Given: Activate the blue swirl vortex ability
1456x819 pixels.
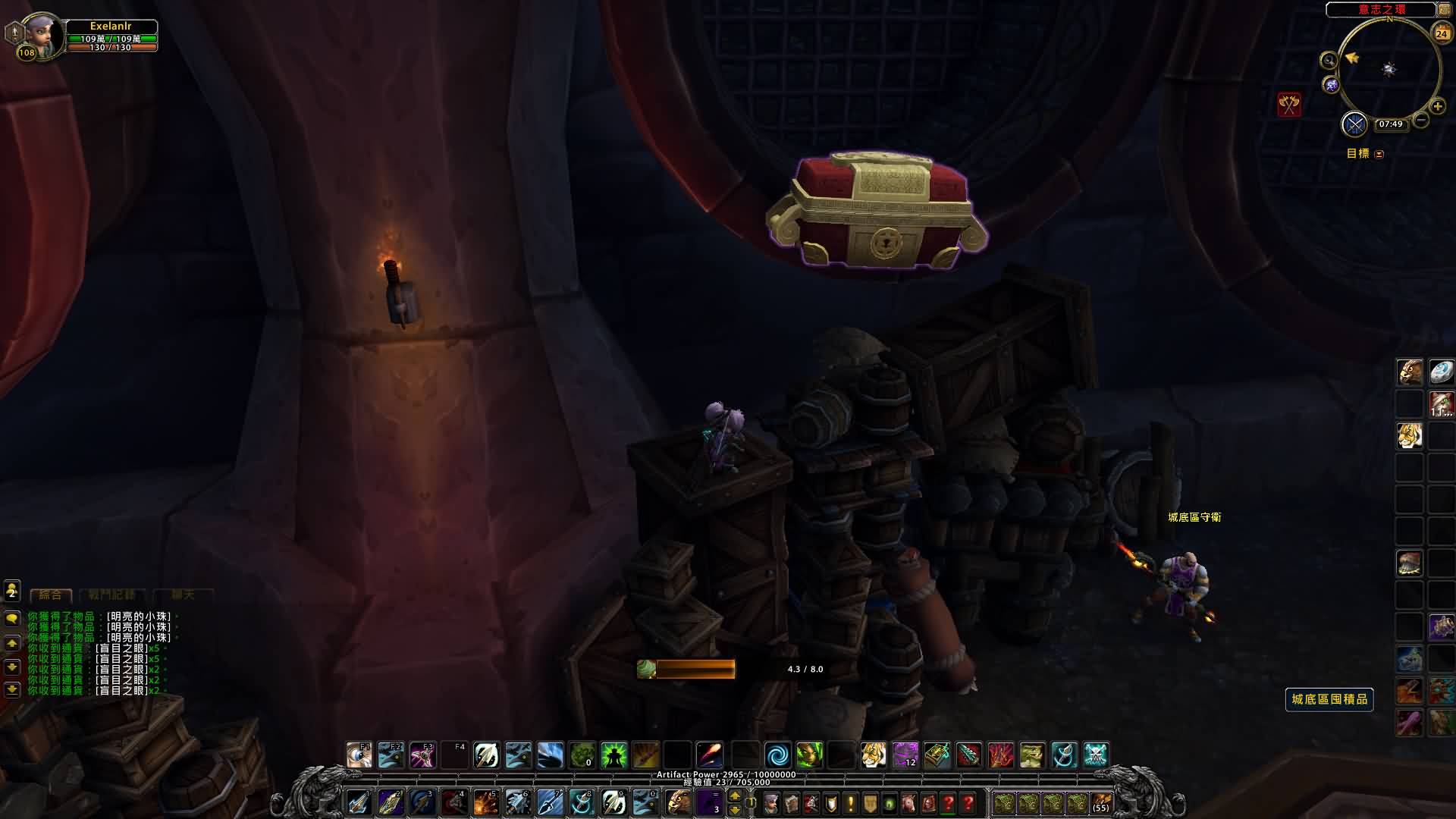Looking at the screenshot, I should click(777, 755).
